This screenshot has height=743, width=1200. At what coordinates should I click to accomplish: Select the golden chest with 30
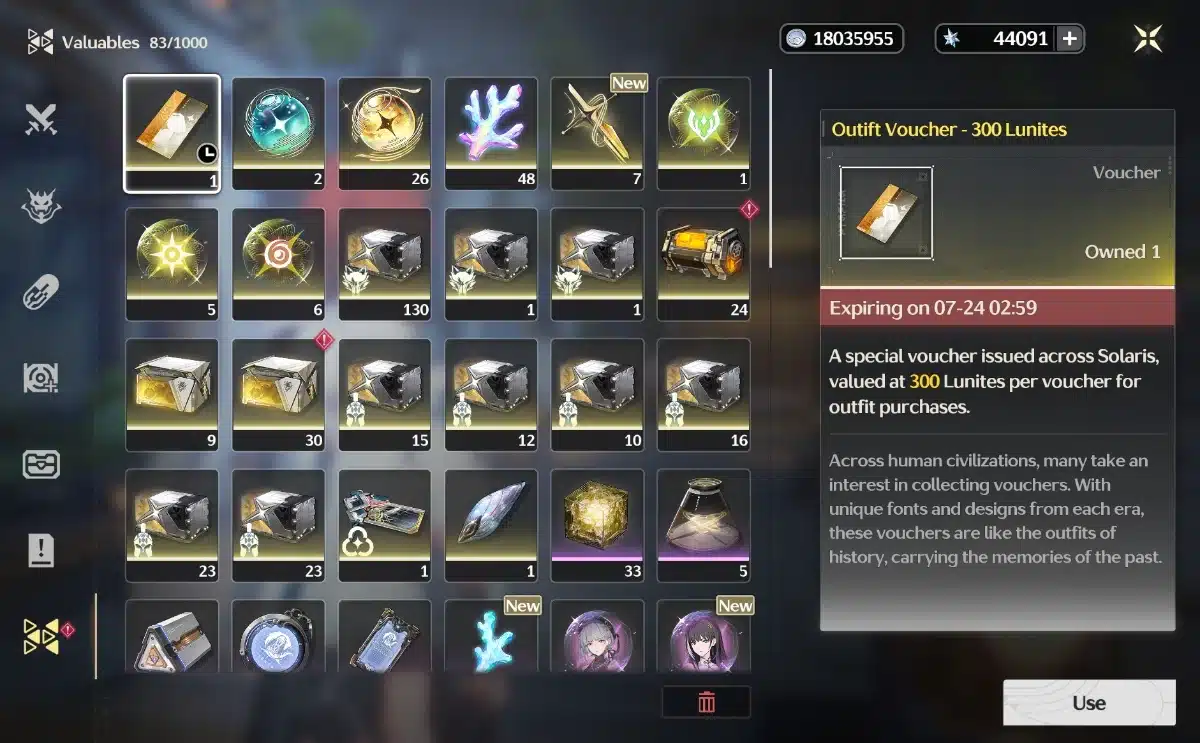[x=278, y=394]
